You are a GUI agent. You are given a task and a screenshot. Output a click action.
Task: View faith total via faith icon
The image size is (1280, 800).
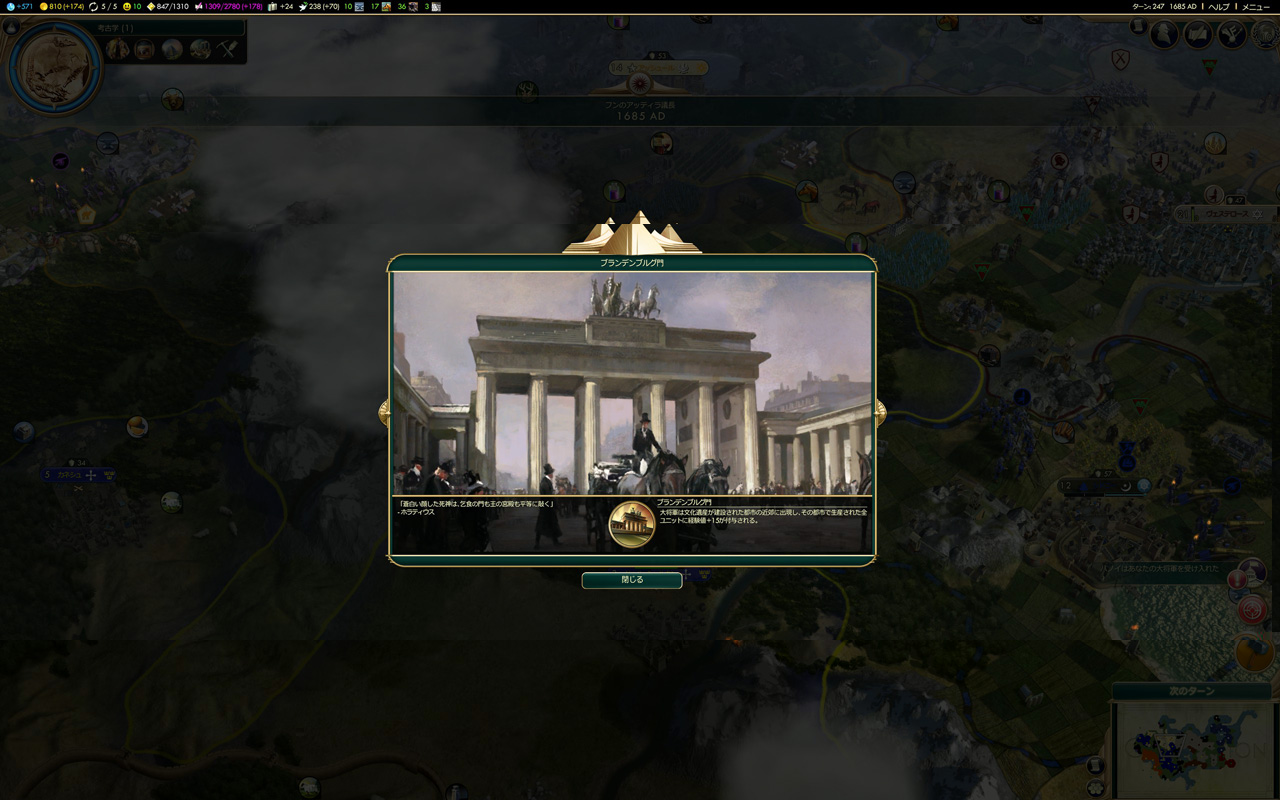coord(302,7)
